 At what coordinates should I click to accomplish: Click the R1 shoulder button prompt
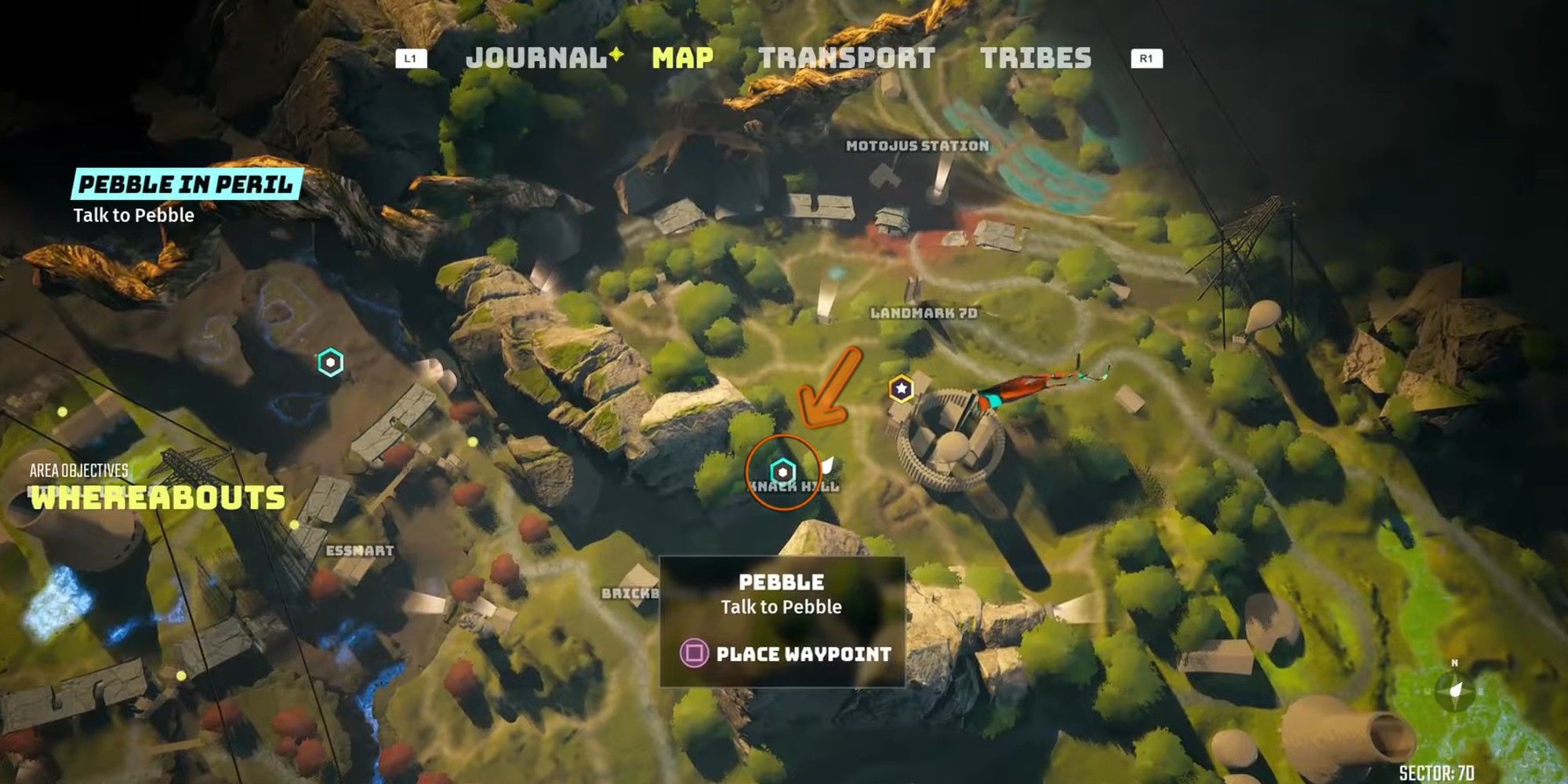click(x=1148, y=56)
